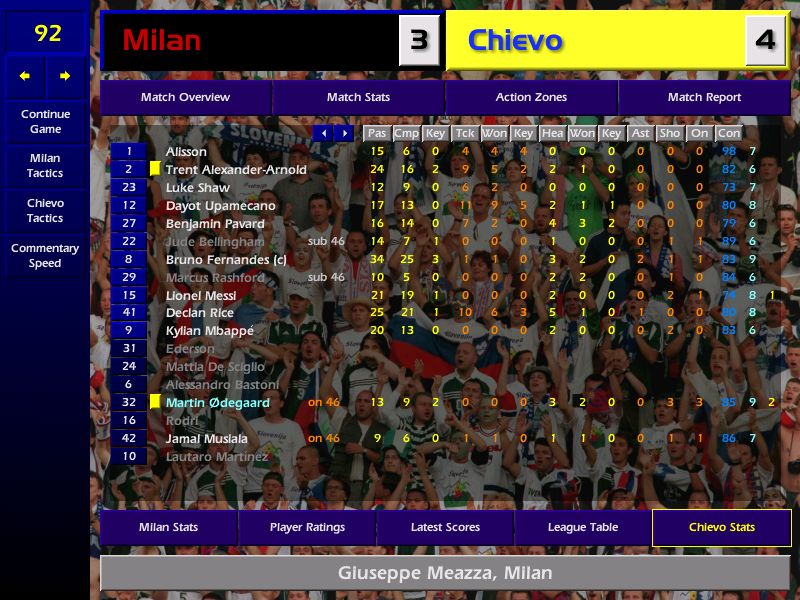
Task: Switch to the Match Overview tab
Action: click(185, 98)
